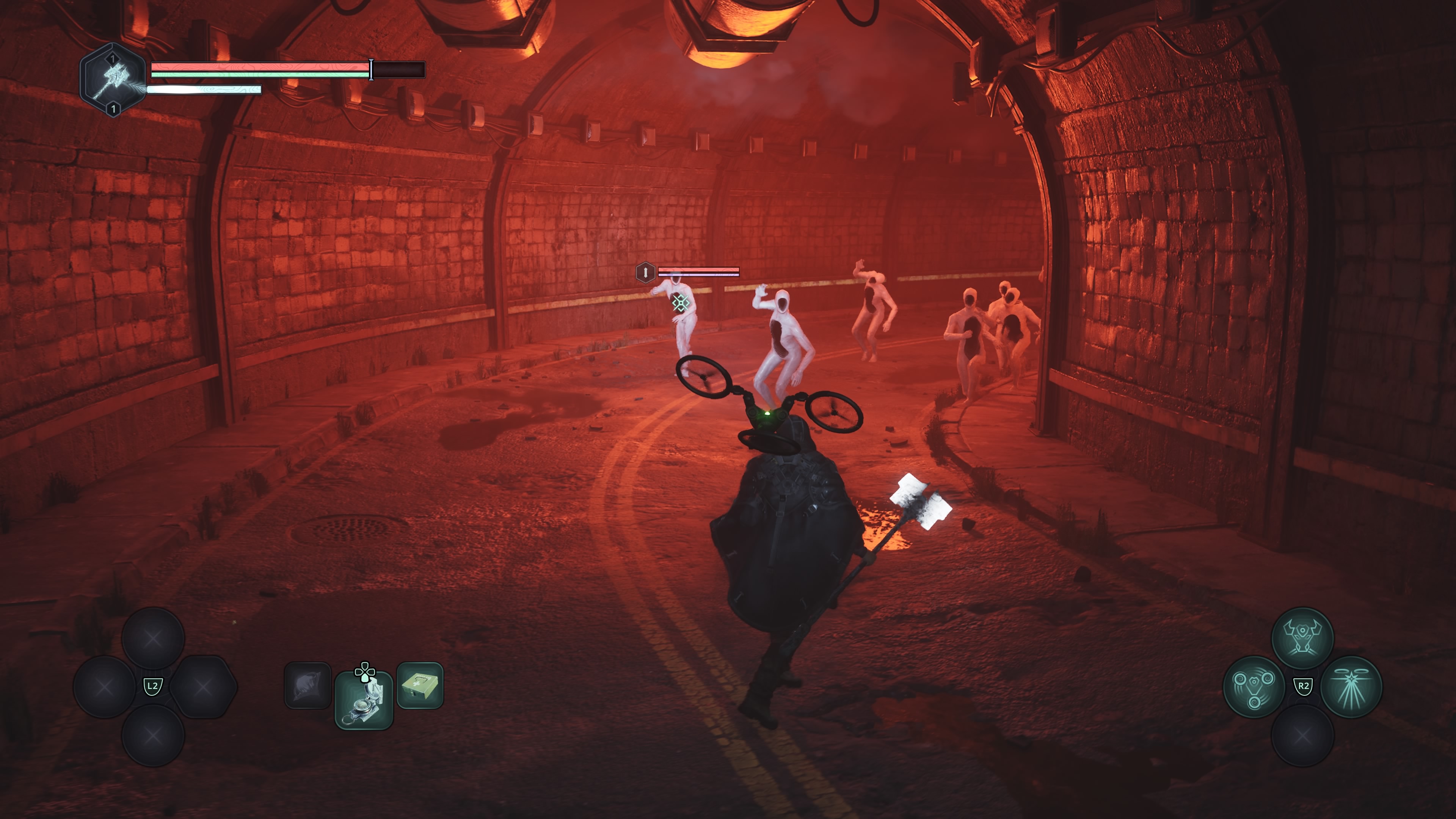The height and width of the screenshot is (819, 1456).
Task: Activate the star light beam ability
Action: 1351,687
